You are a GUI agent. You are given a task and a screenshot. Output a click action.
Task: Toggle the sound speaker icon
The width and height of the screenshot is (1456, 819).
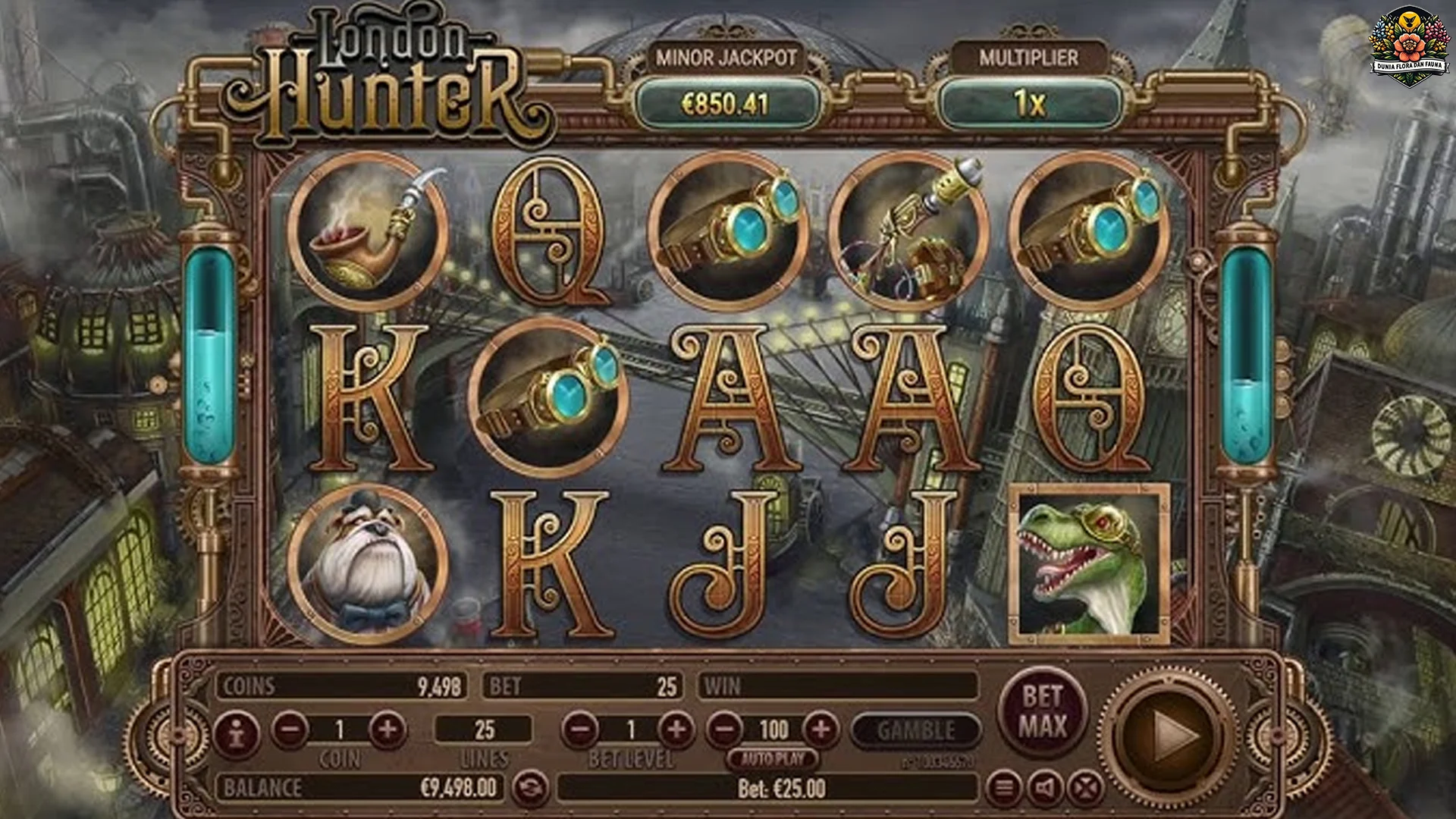pos(1045,789)
